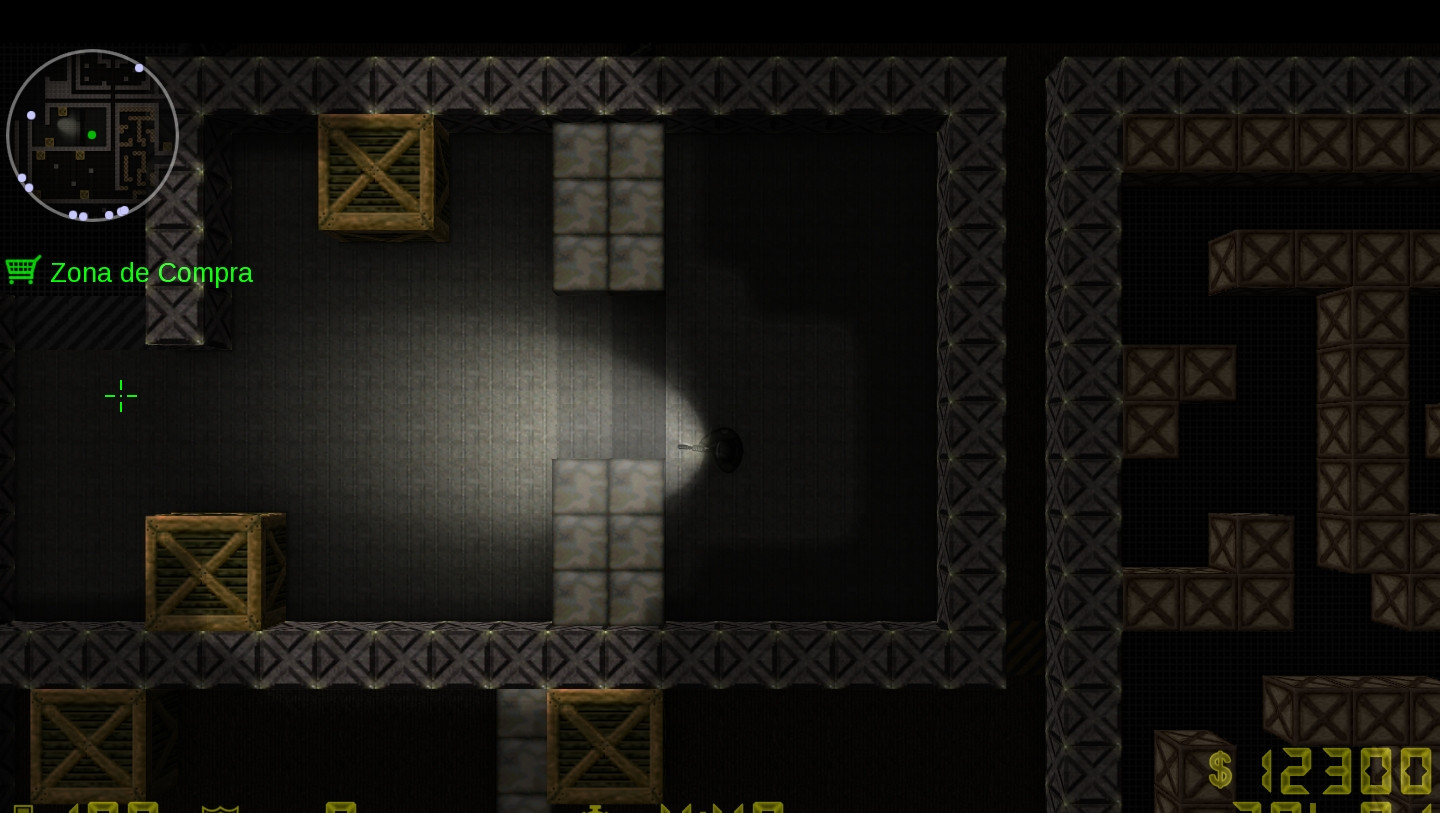Click the dollar sign money icon
Image resolution: width=1440 pixels, height=813 pixels.
point(1219,770)
